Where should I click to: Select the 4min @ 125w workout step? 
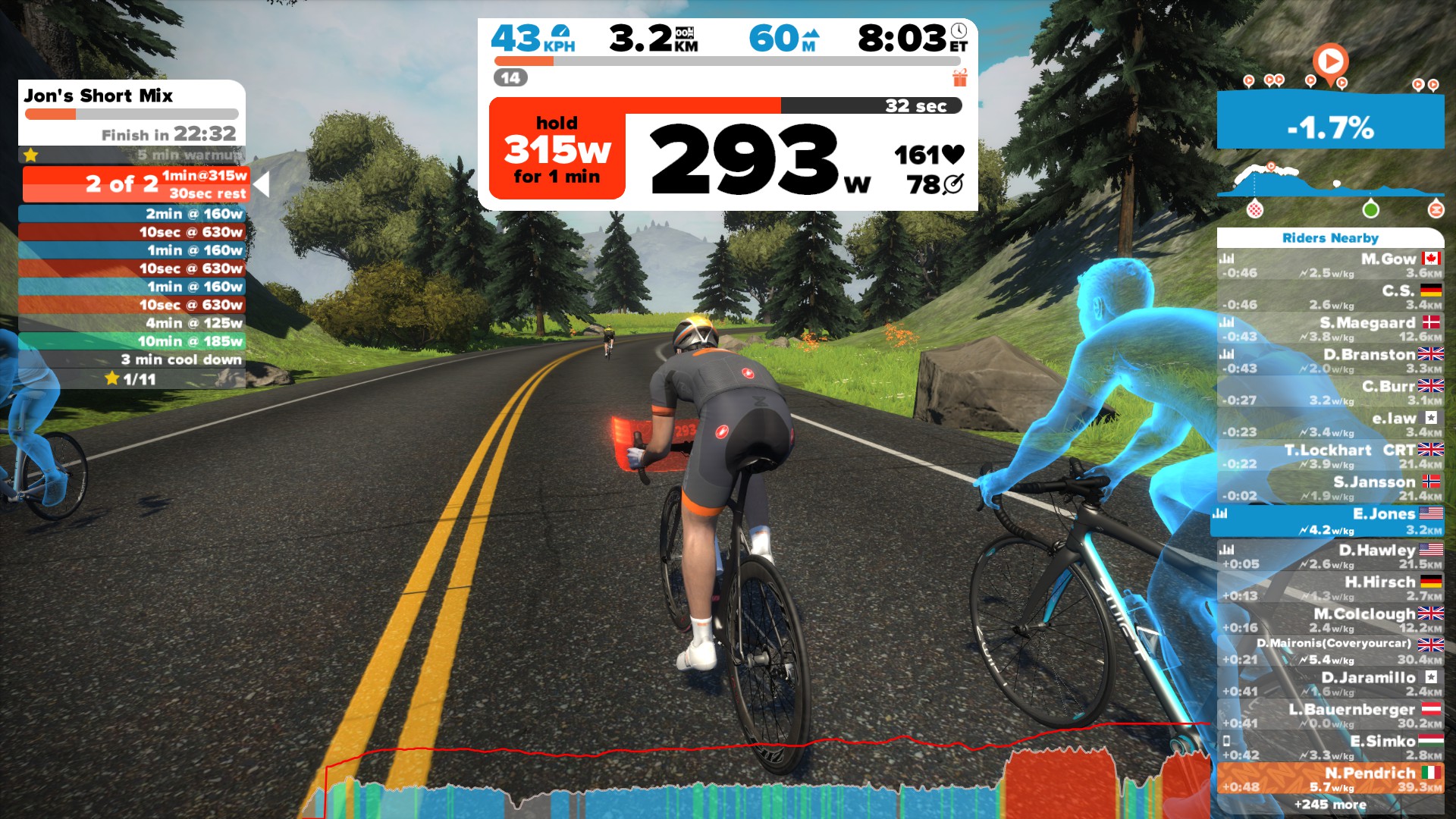[132, 323]
